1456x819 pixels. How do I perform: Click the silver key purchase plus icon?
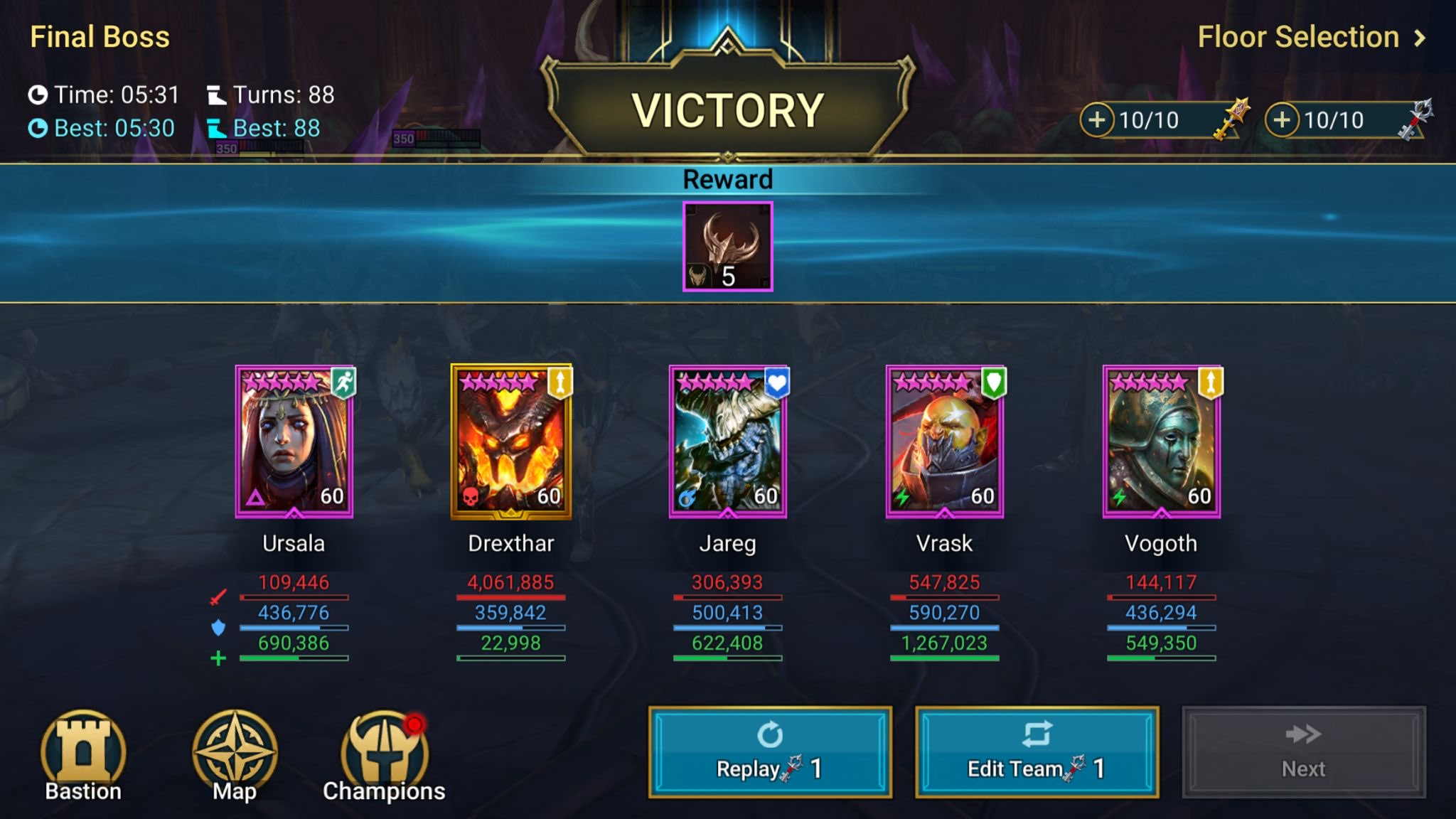[1283, 119]
